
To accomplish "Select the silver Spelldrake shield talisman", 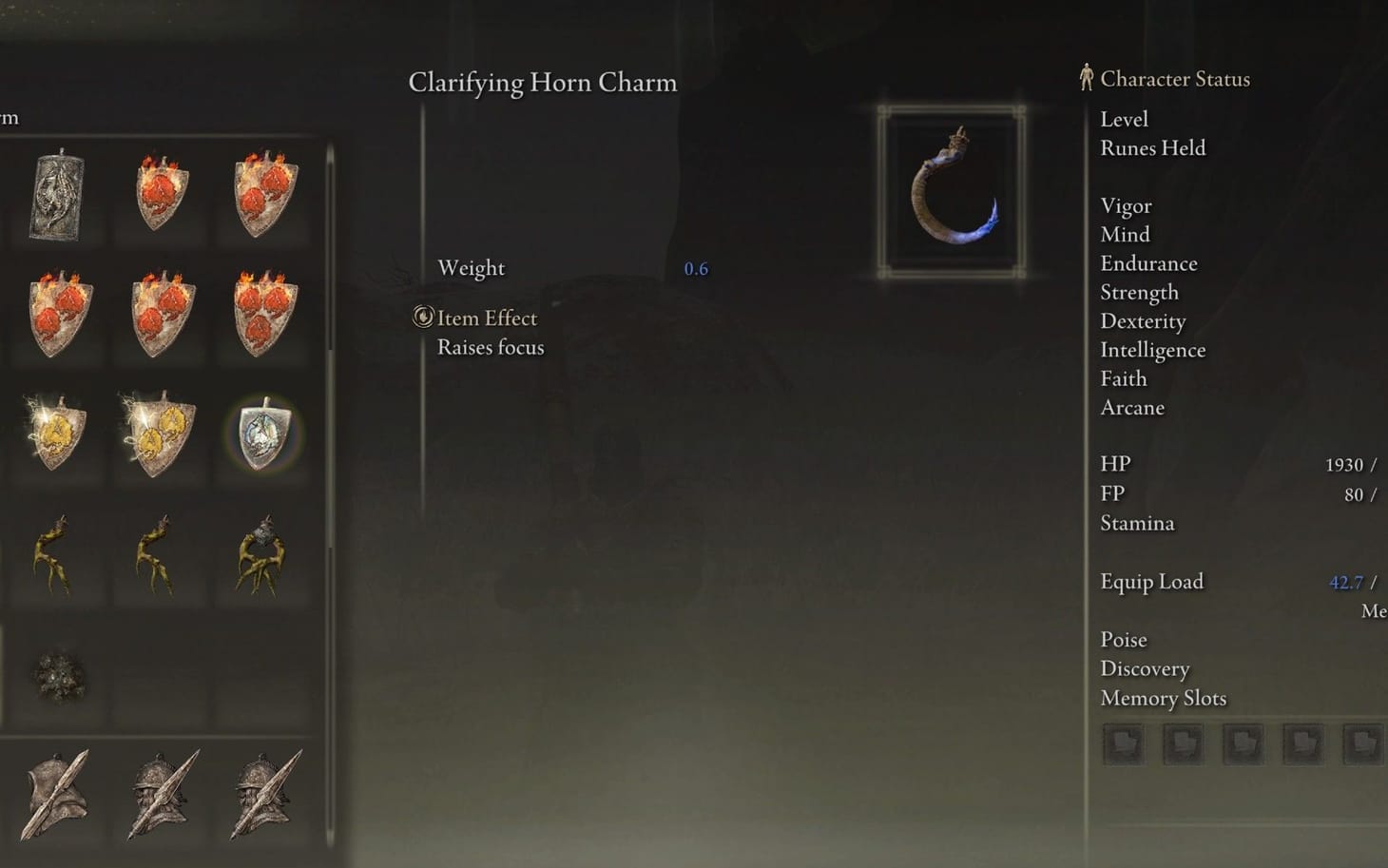I will pyautogui.click(x=261, y=435).
